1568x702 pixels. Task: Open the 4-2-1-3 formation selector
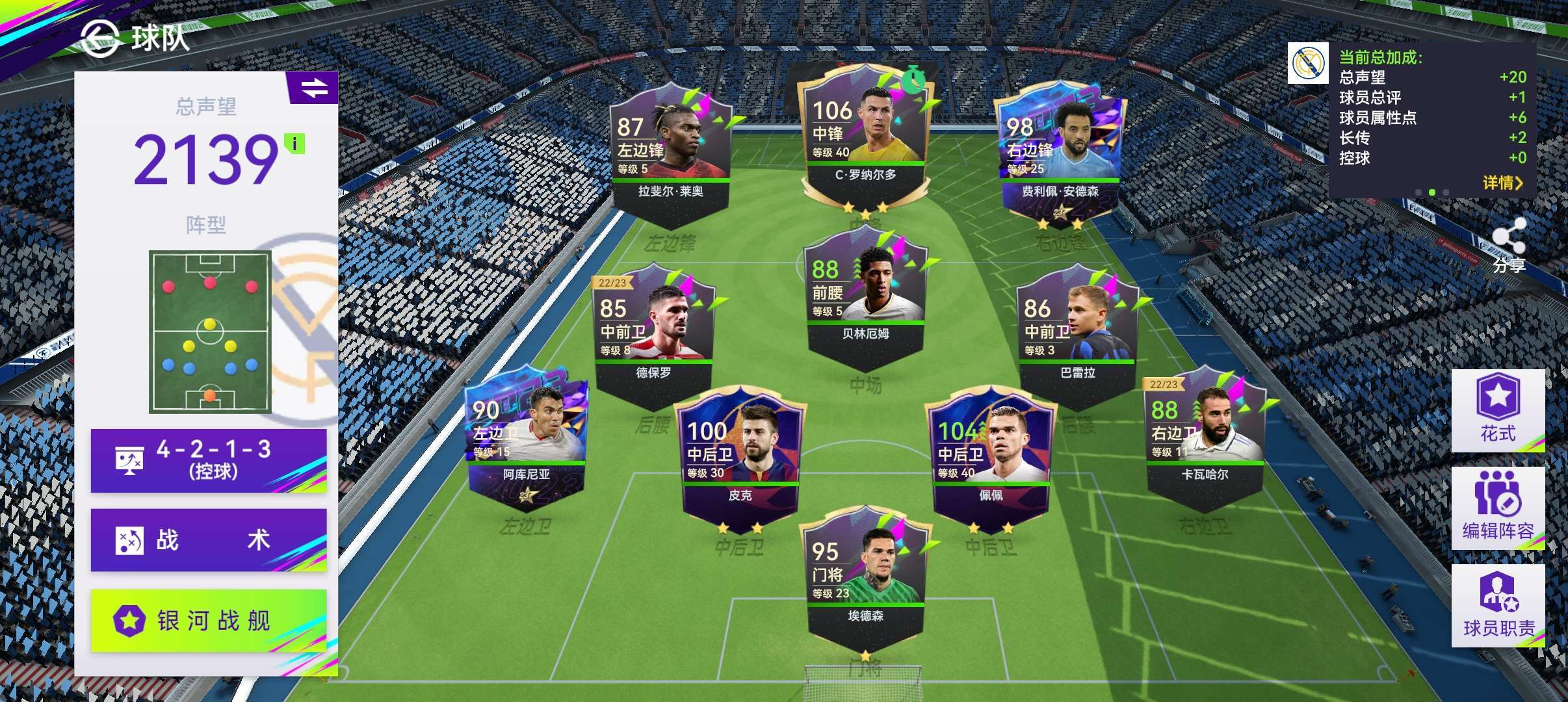pyautogui.click(x=208, y=460)
